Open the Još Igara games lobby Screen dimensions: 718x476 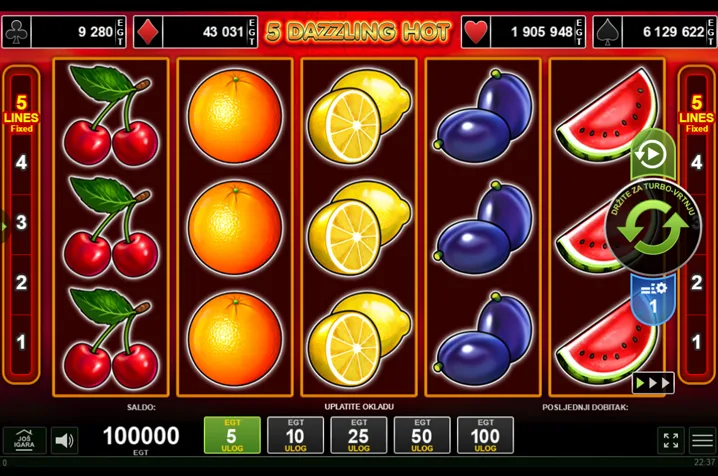(x=24, y=440)
